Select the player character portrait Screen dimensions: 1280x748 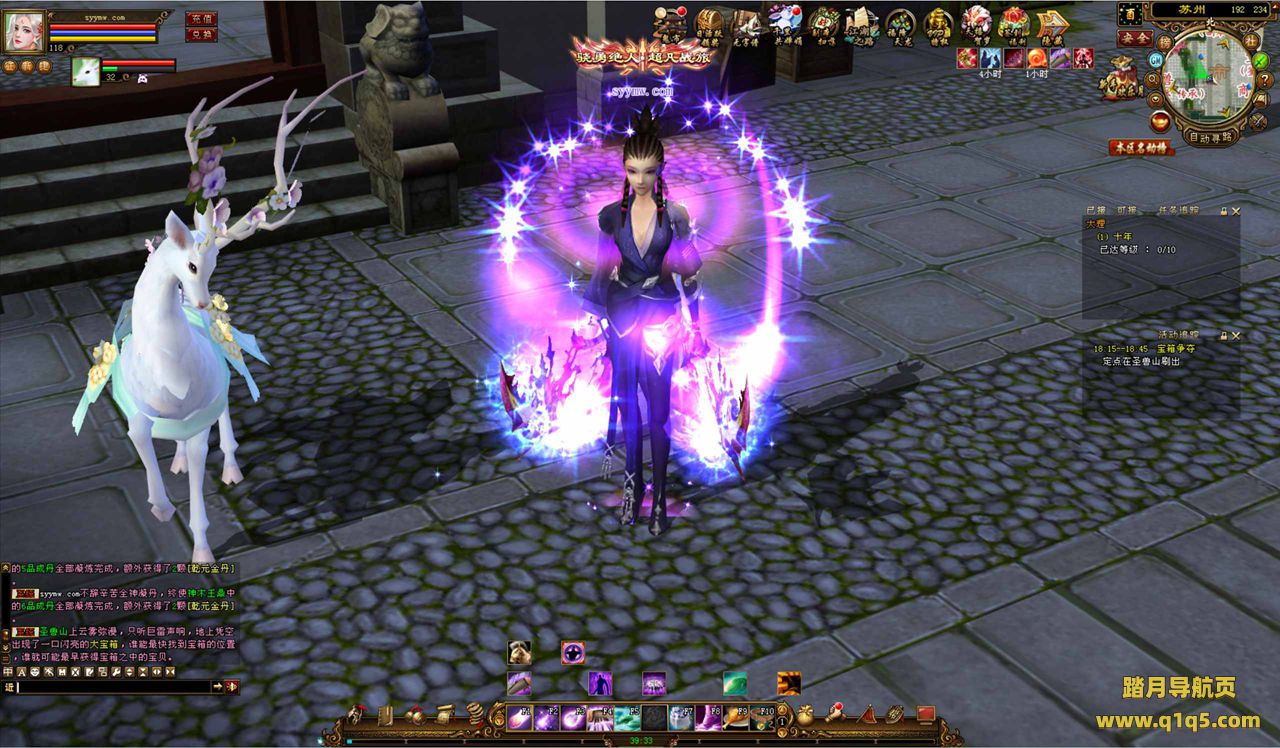pyautogui.click(x=24, y=31)
